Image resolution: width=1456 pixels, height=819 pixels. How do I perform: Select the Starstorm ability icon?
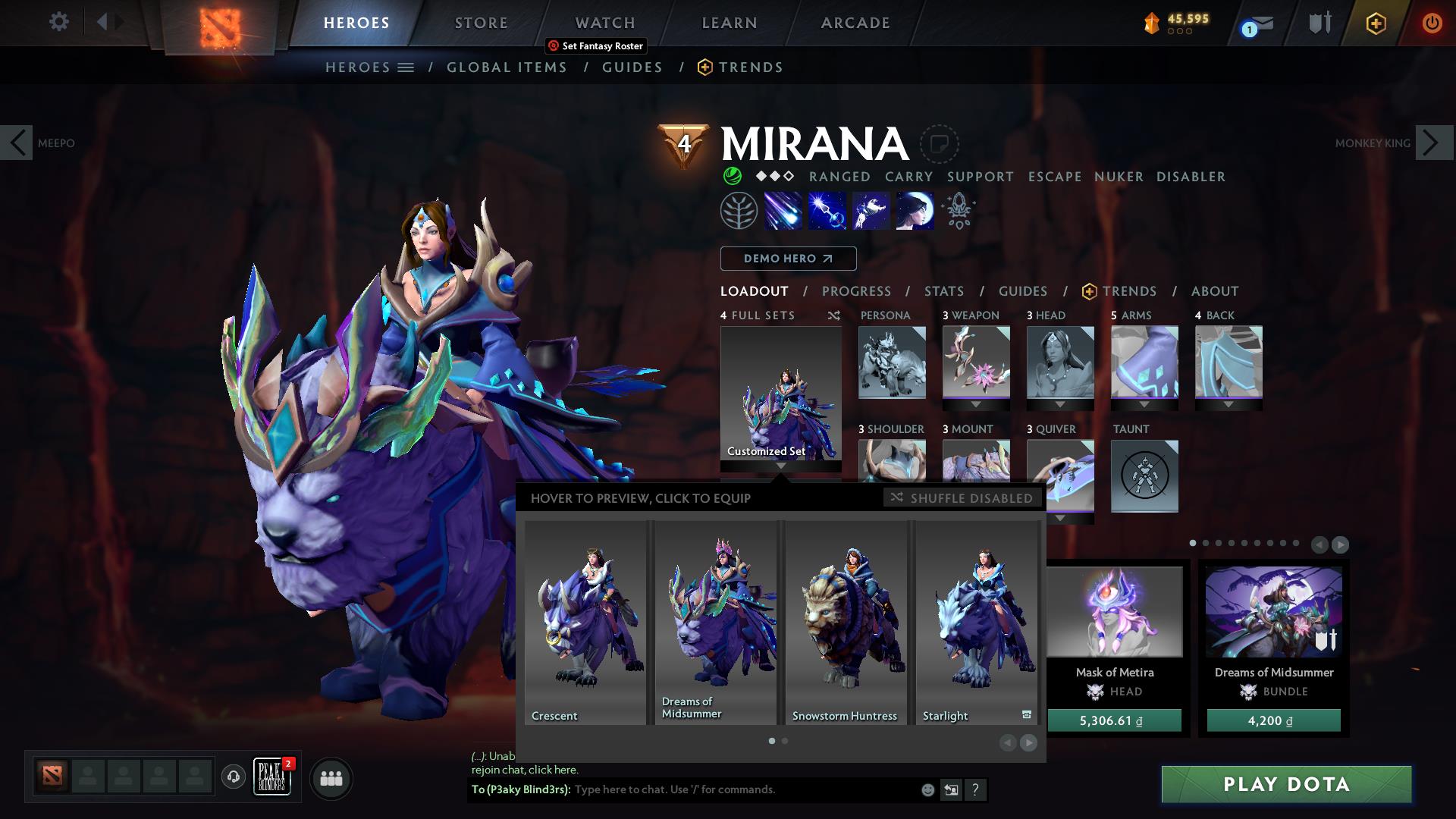point(782,211)
